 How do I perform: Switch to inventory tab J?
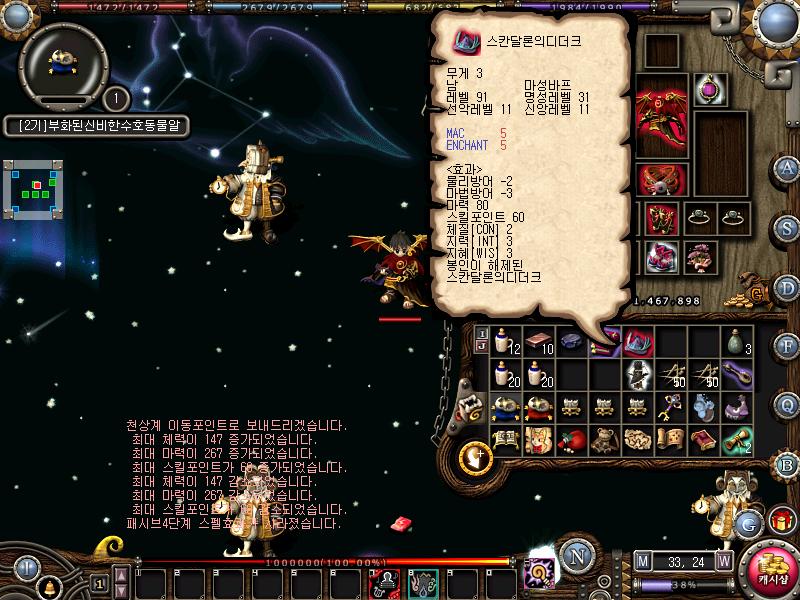(x=482, y=347)
